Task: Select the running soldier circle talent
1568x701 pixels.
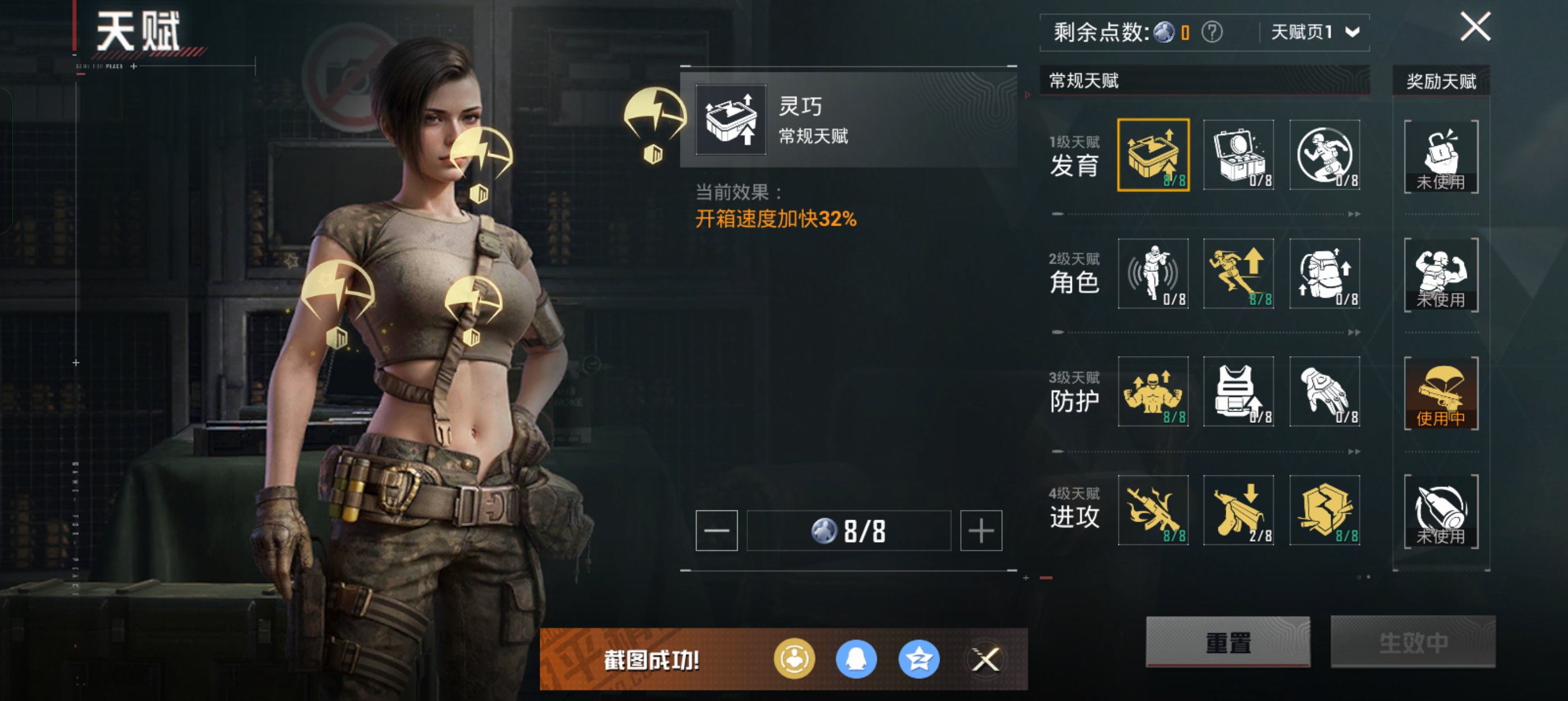Action: pos(1325,155)
